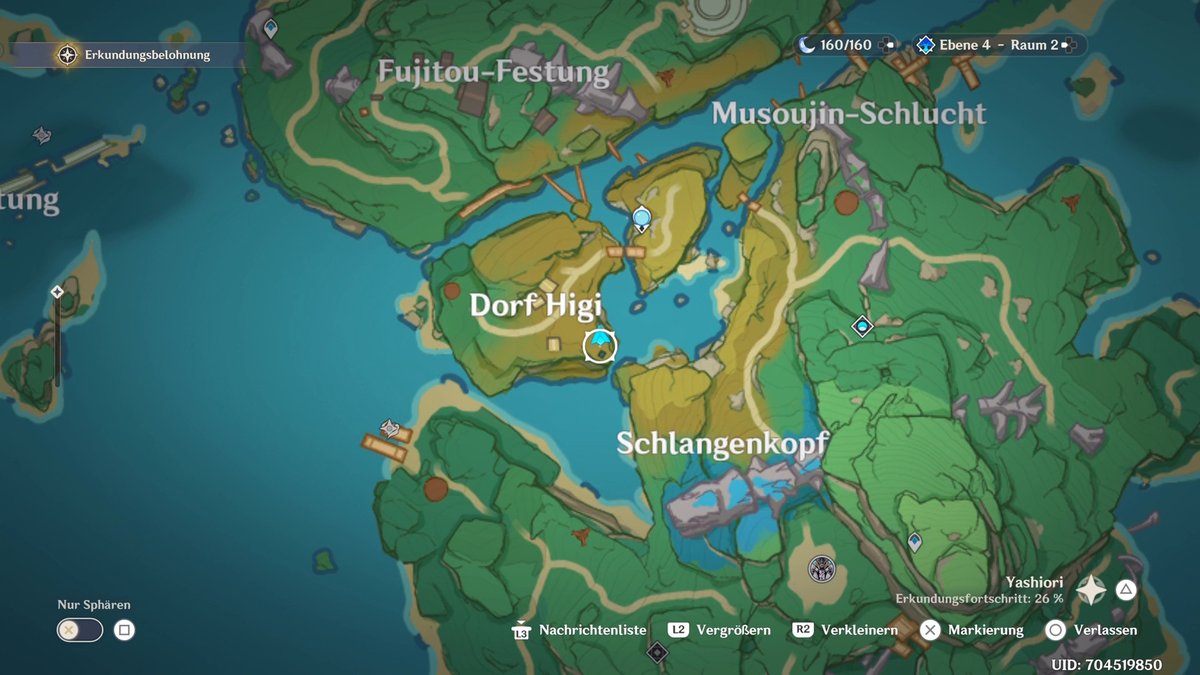Screen dimensions: 1200x675
Task: Toggle the Nur Sphären switch
Action: (x=80, y=630)
